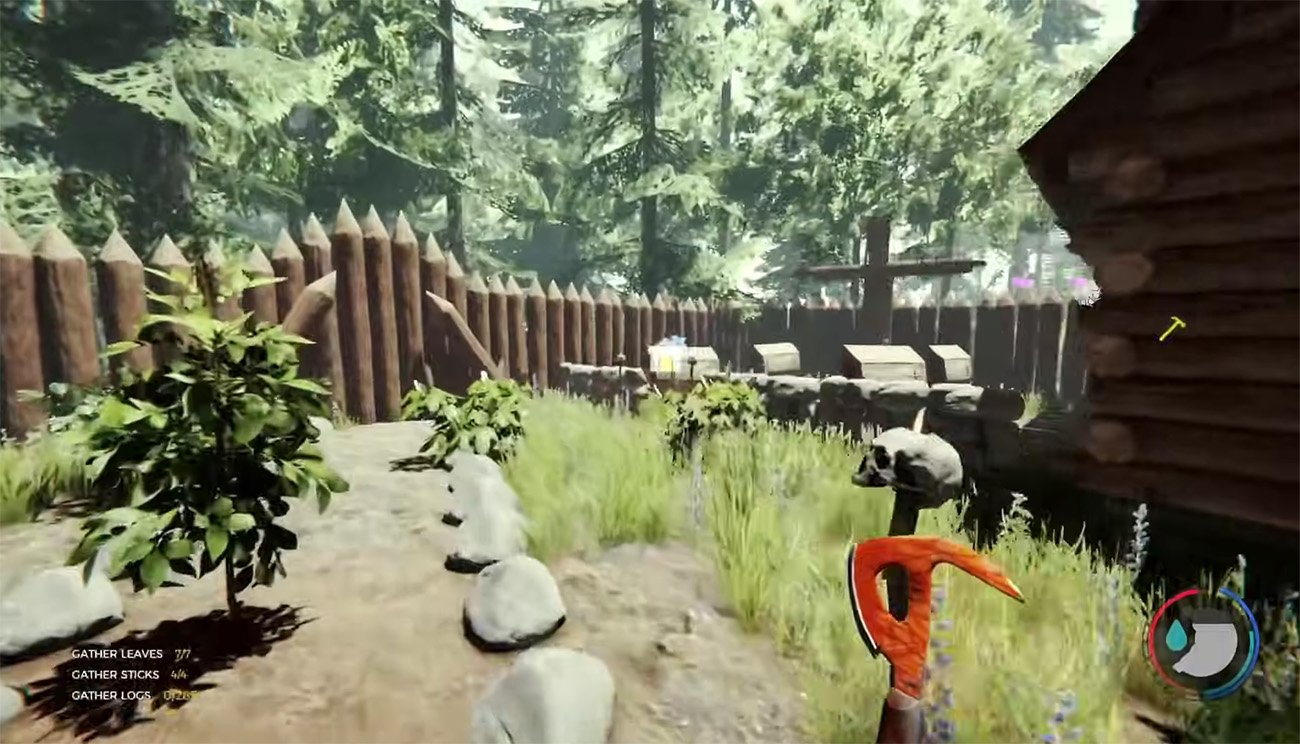The image size is (1300, 744).
Task: Click the 4/4 sticks counter text
Action: [180, 674]
